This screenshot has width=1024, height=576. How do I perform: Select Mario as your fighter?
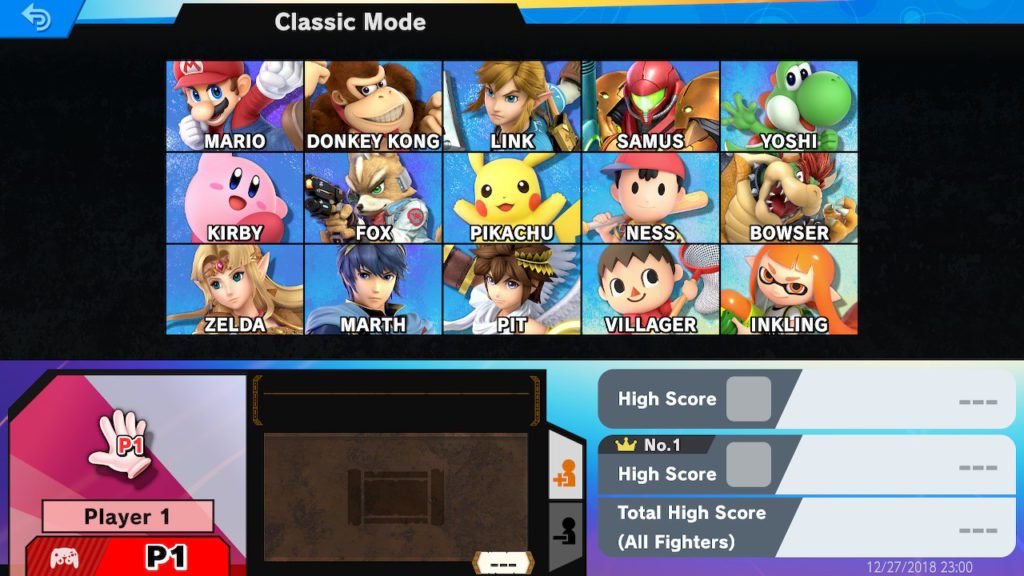coord(235,106)
